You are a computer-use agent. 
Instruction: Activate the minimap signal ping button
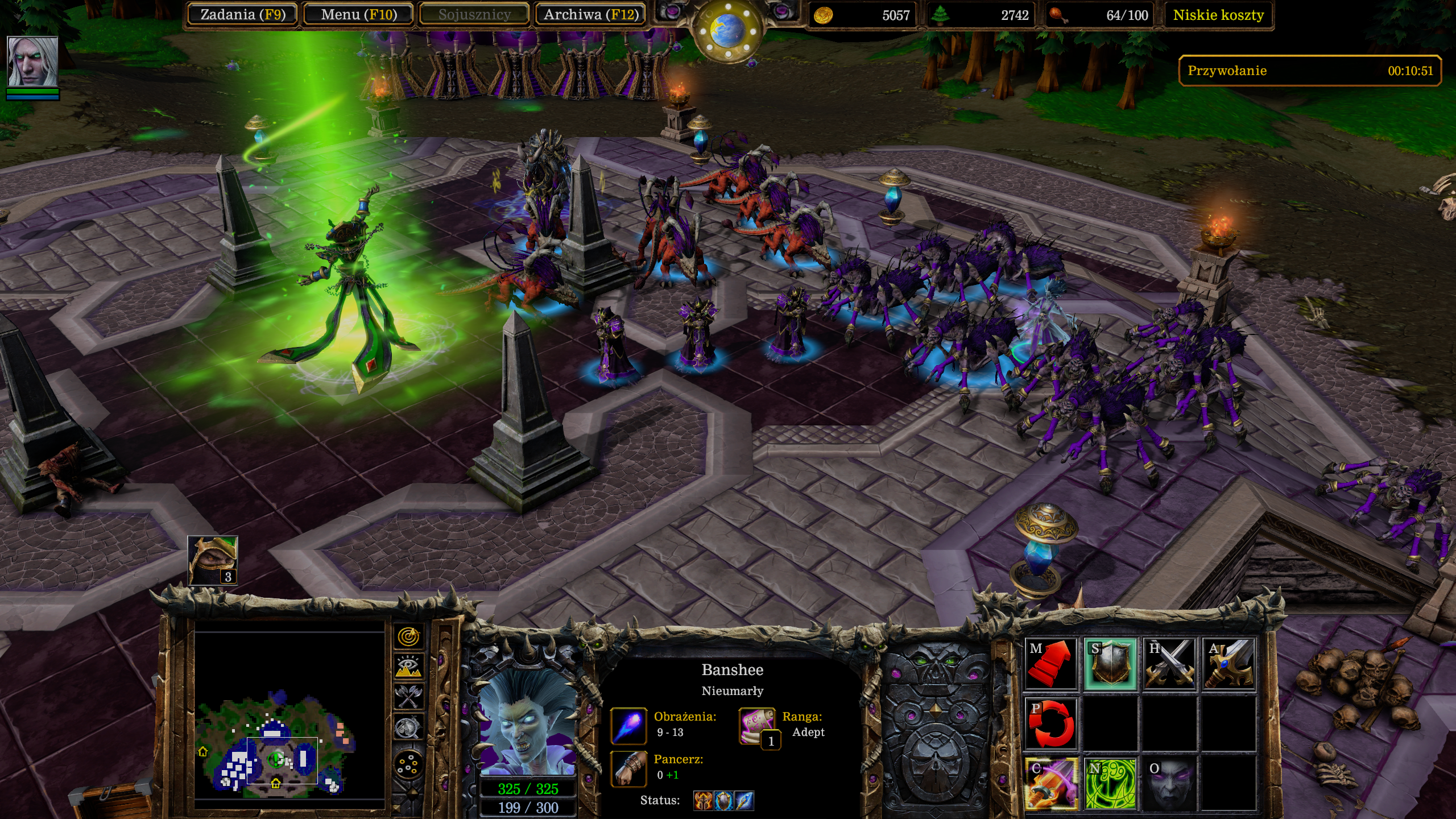pyautogui.click(x=408, y=637)
